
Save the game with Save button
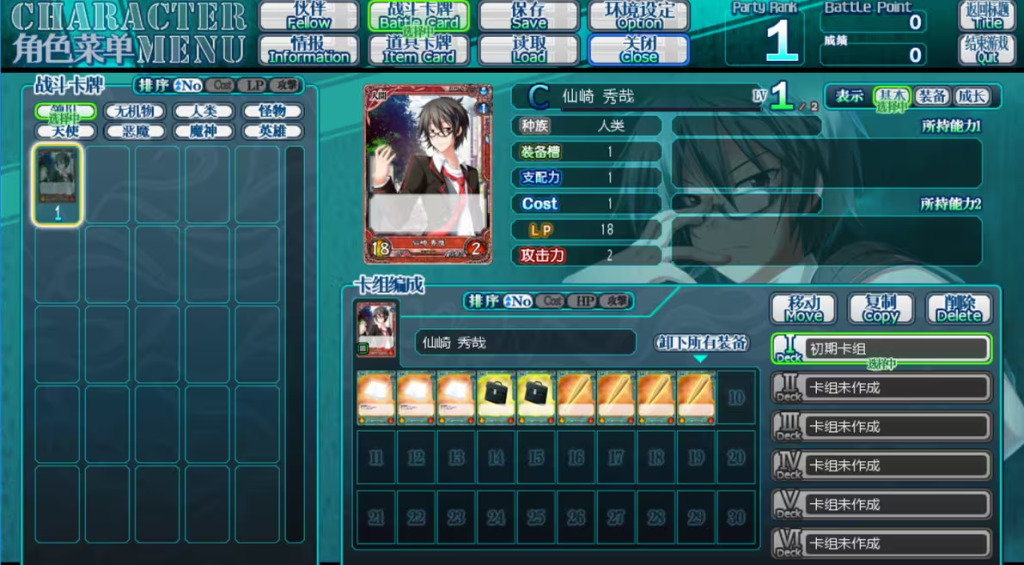tap(528, 15)
